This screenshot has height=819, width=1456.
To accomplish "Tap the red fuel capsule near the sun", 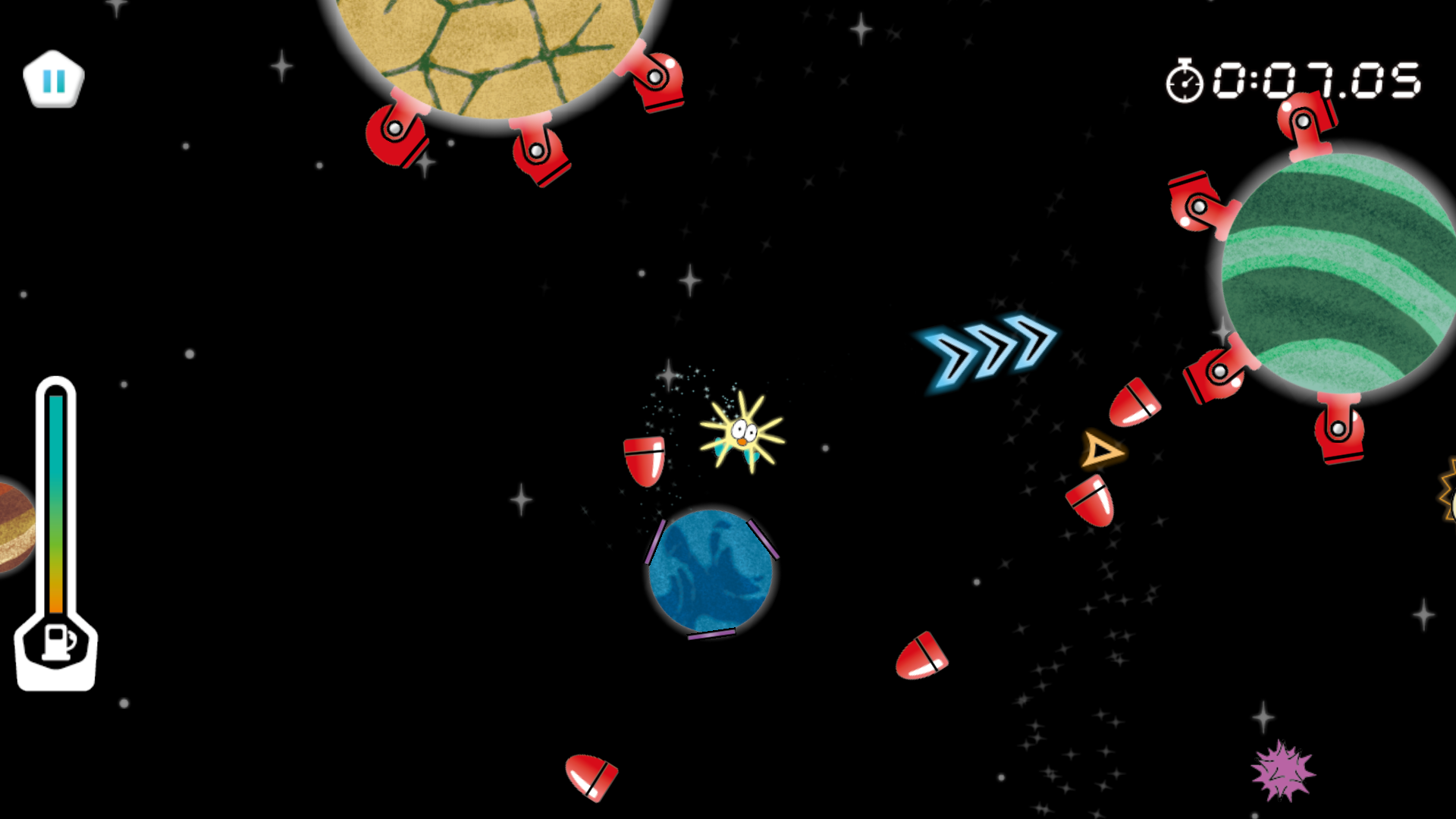I will [644, 461].
